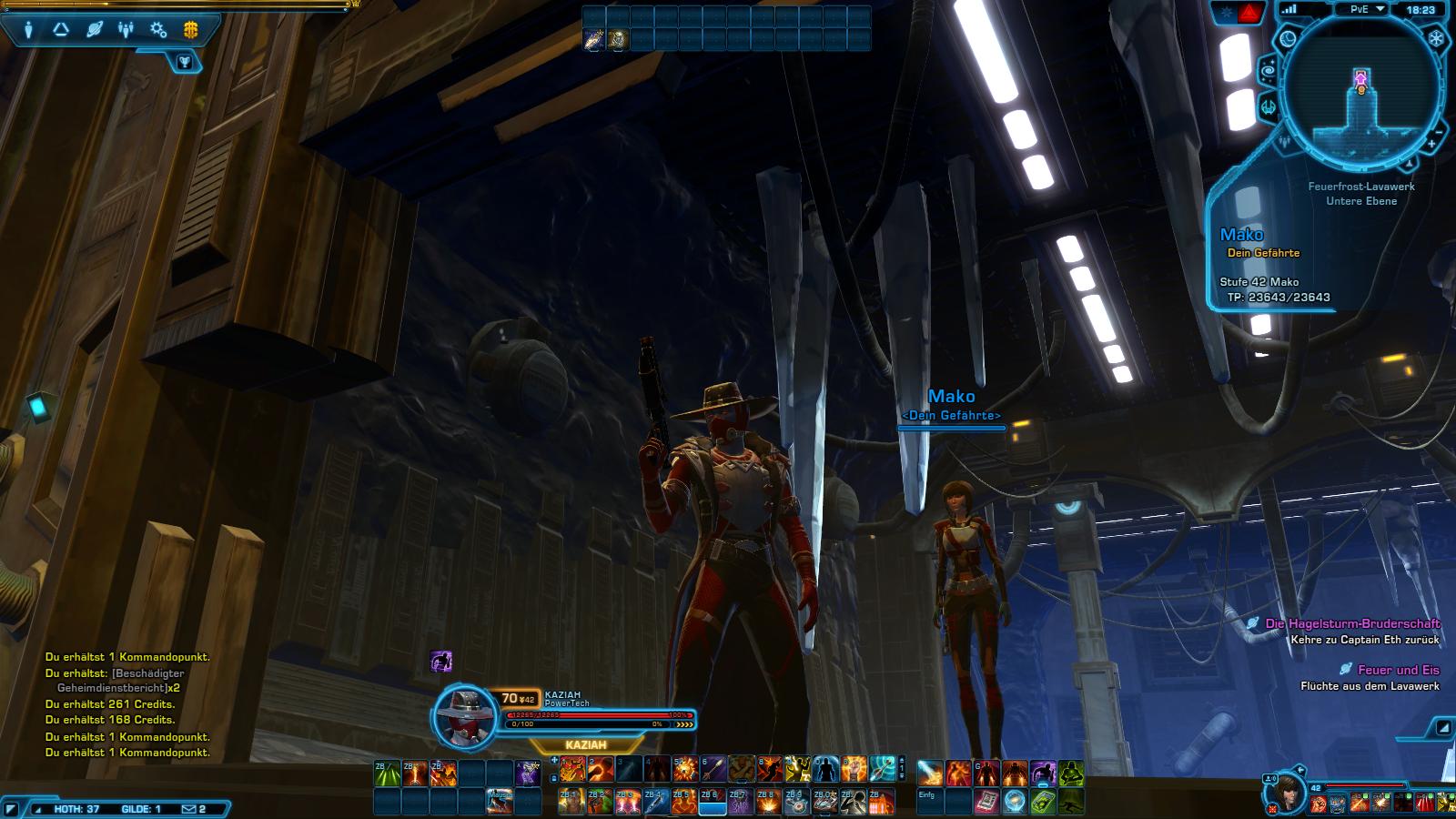Use the blue beam ability in the right bar
1456x819 pixels.
coord(930,773)
